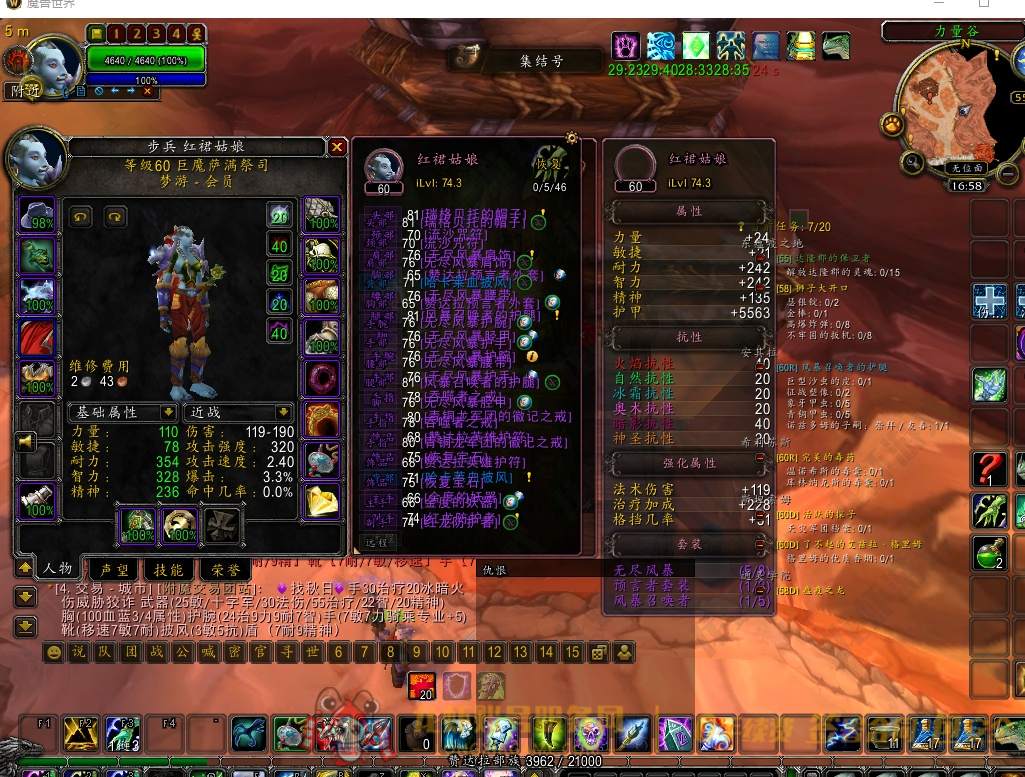This screenshot has width=1025, height=777.
Task: Click the dice roll chat button
Action: pyautogui.click(x=599, y=652)
